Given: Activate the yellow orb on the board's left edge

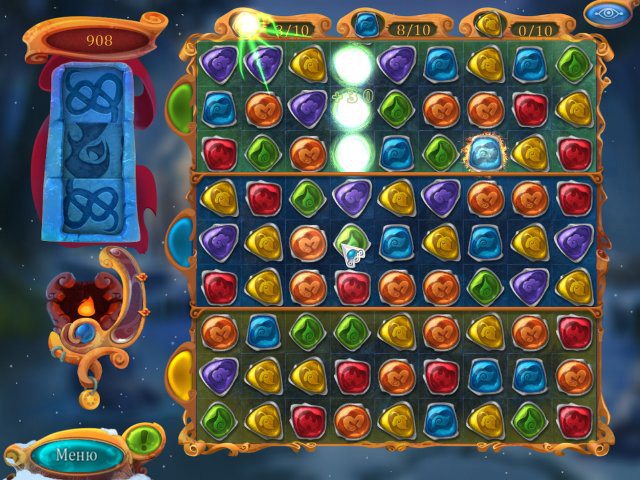Looking at the screenshot, I should click(182, 372).
